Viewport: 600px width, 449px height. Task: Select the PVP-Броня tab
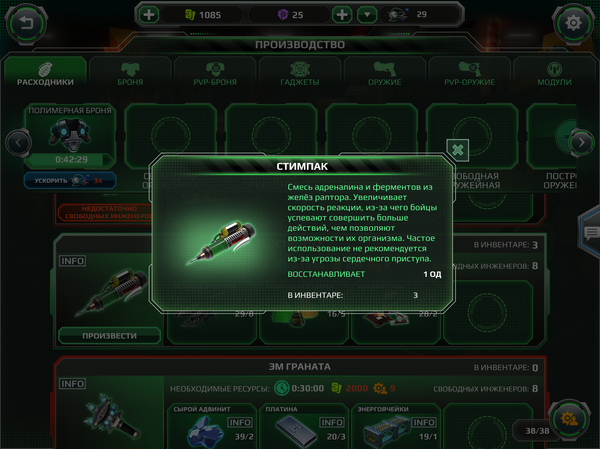214,73
